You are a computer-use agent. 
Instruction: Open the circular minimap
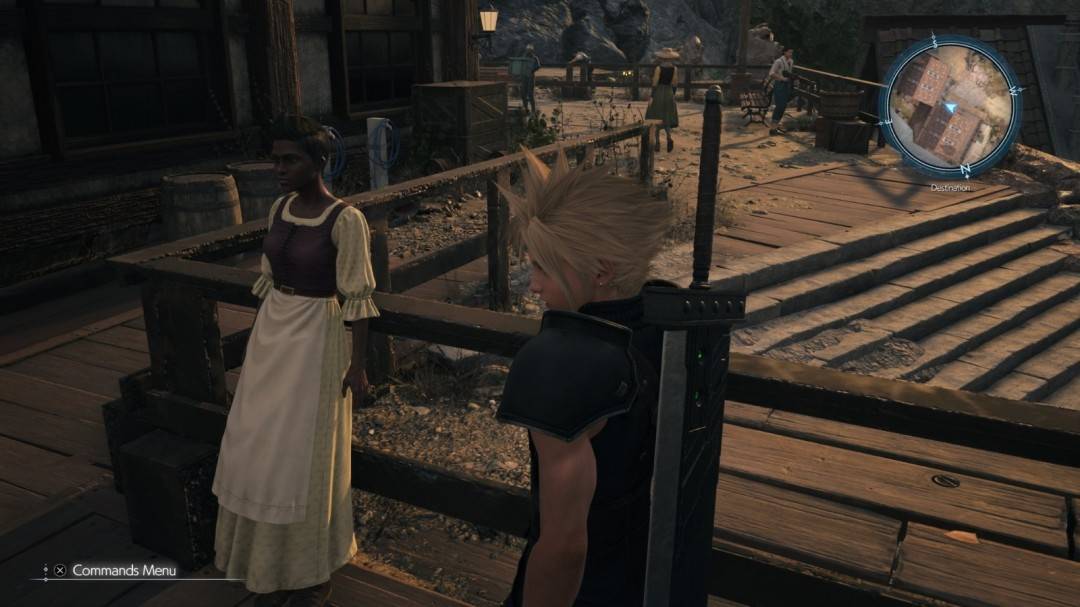949,107
